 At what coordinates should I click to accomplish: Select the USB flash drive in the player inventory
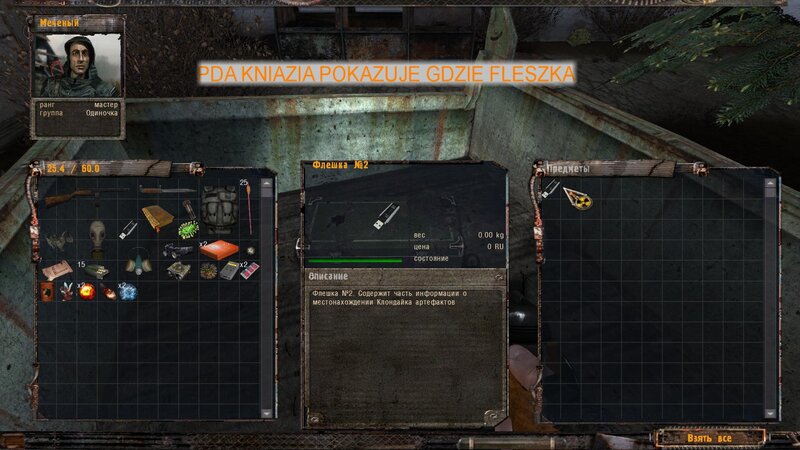127,231
